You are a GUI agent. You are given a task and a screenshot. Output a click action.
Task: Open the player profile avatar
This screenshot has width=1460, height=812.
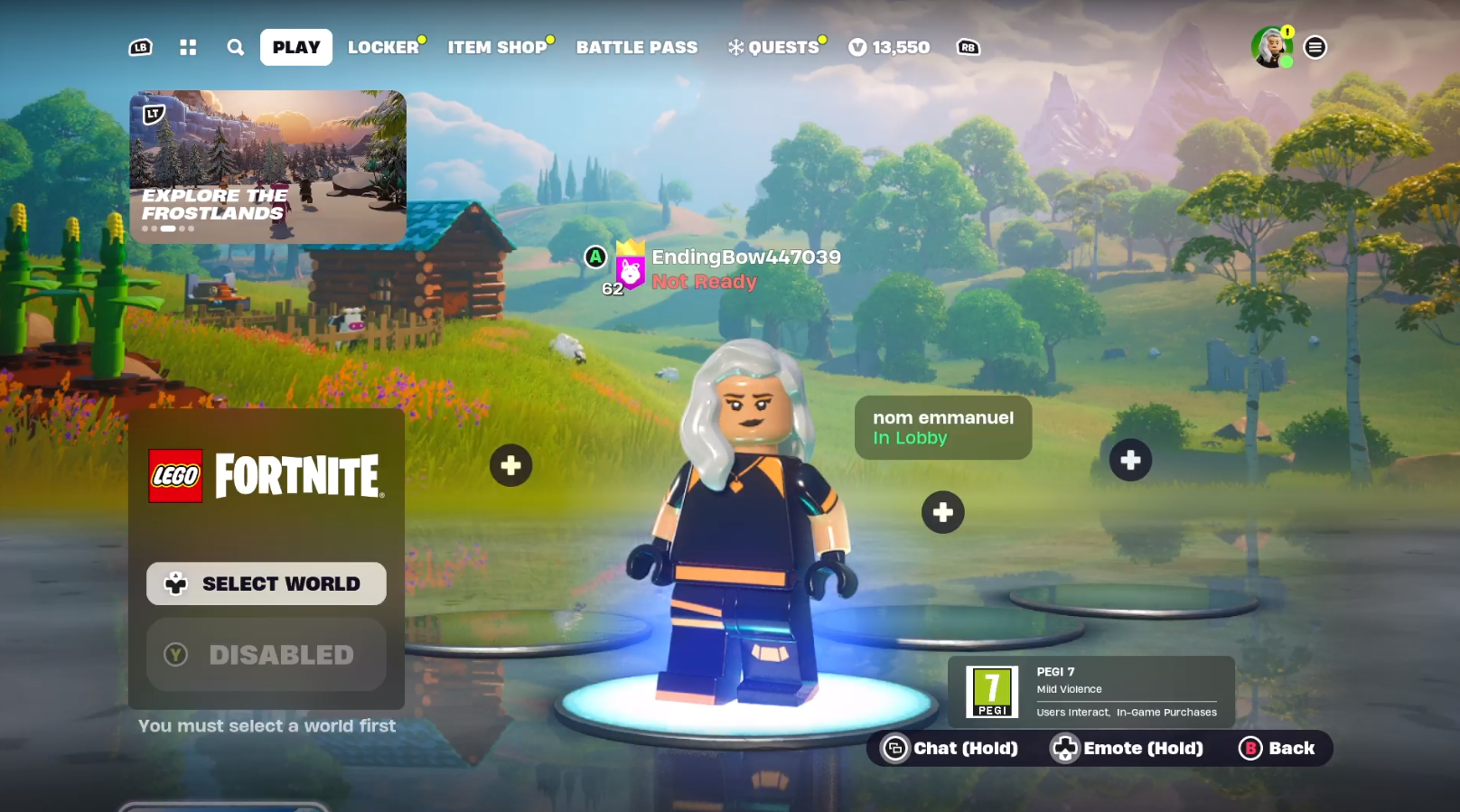(x=1271, y=47)
